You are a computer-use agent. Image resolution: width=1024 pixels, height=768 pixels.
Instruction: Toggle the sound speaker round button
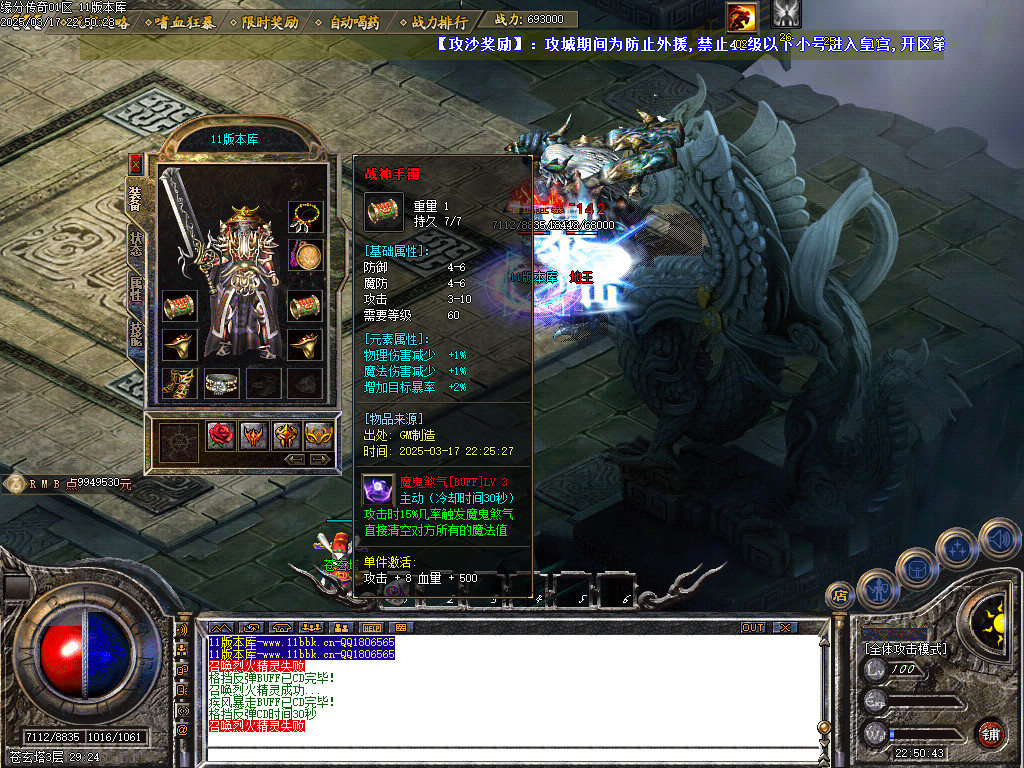coord(999,539)
